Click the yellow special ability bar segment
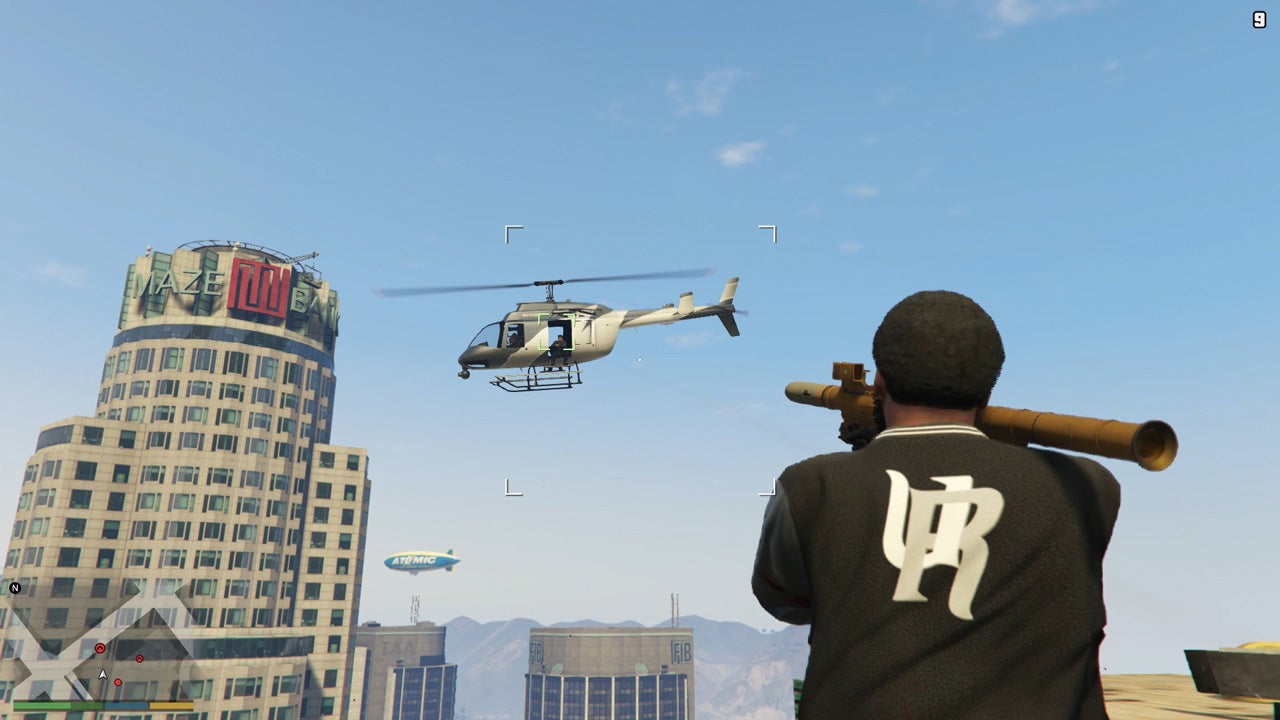This screenshot has height=720, width=1280. tap(171, 706)
